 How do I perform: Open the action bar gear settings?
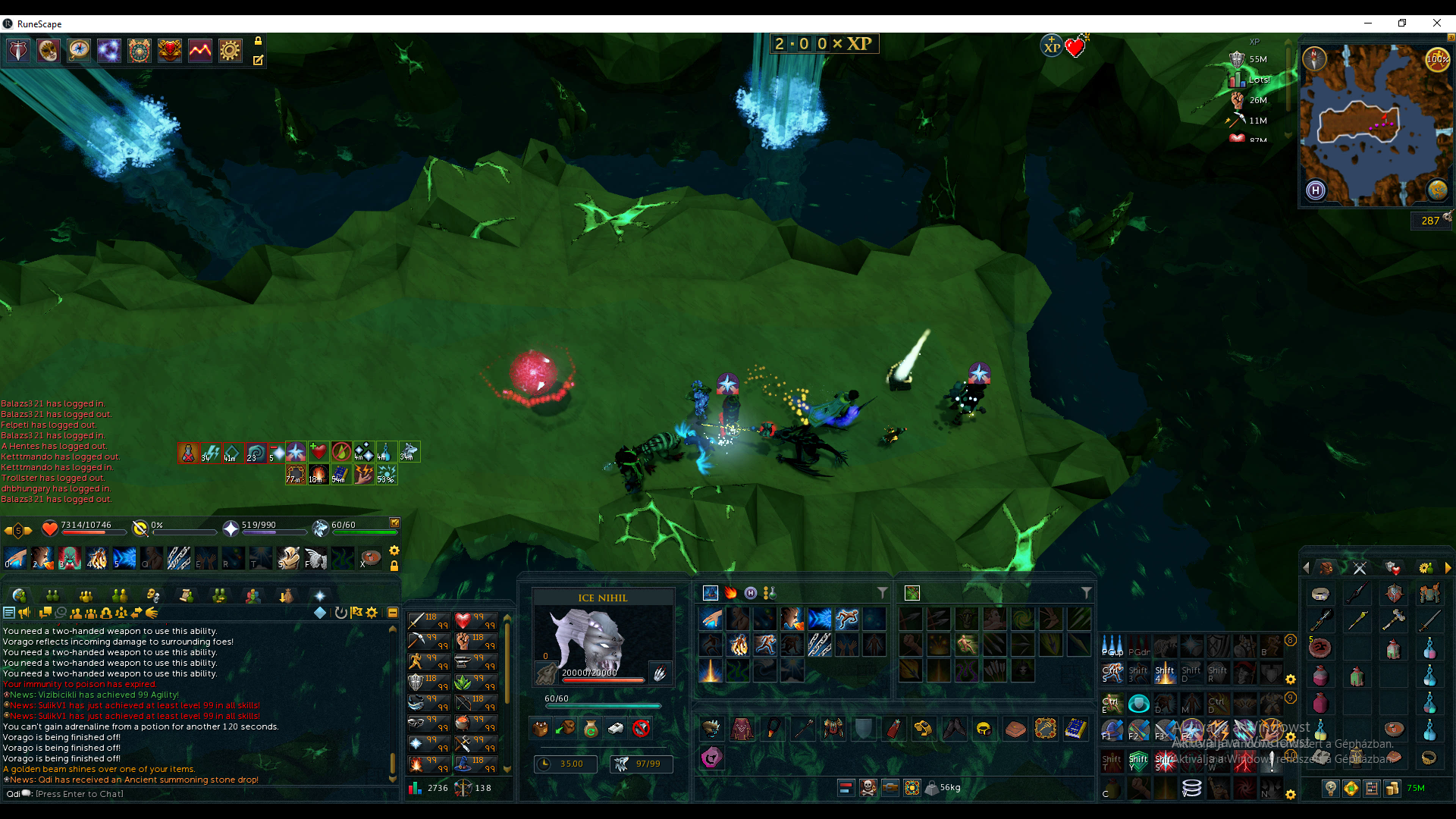394,551
